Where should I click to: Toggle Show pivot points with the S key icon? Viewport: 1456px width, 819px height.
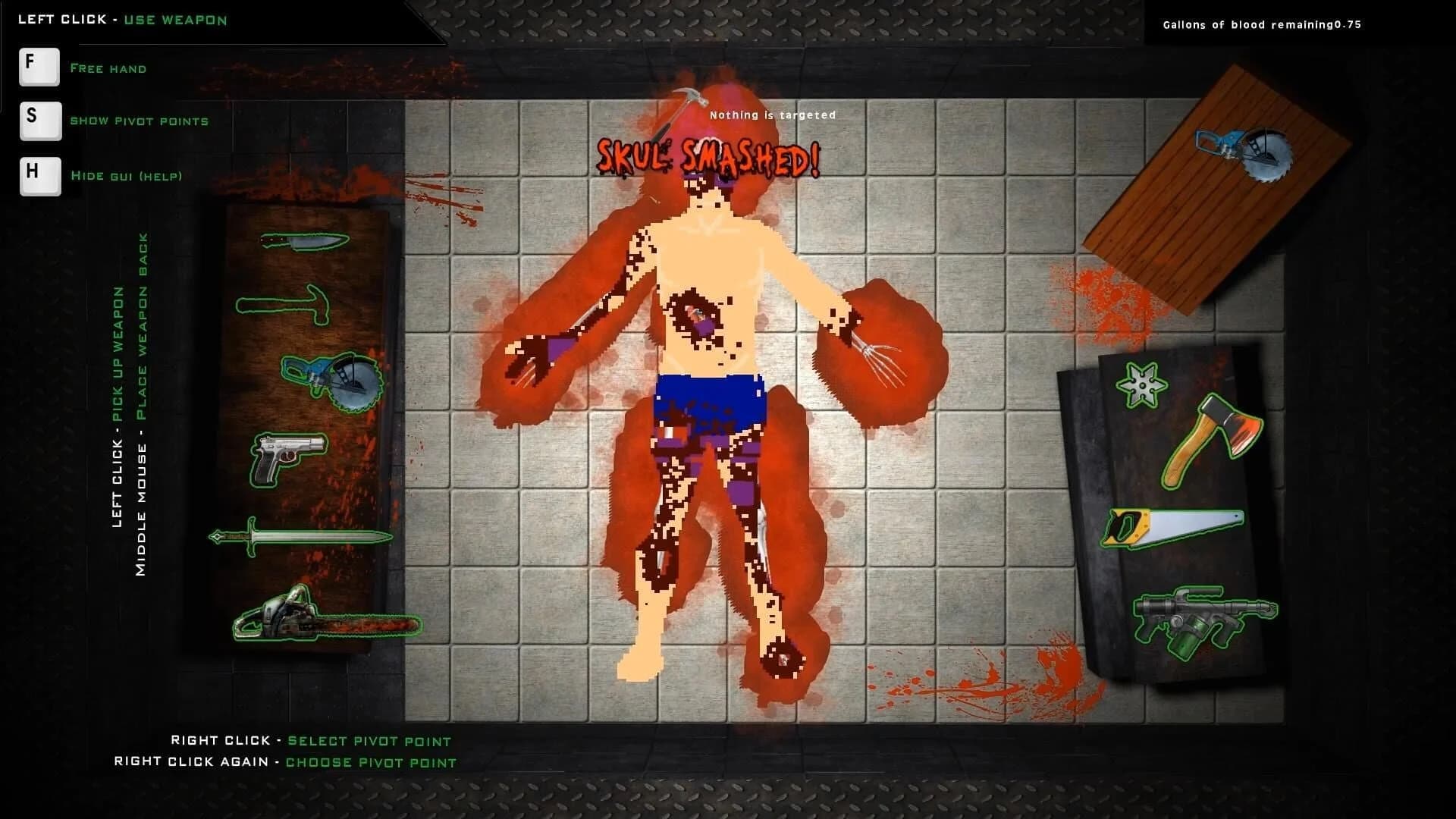[x=39, y=121]
